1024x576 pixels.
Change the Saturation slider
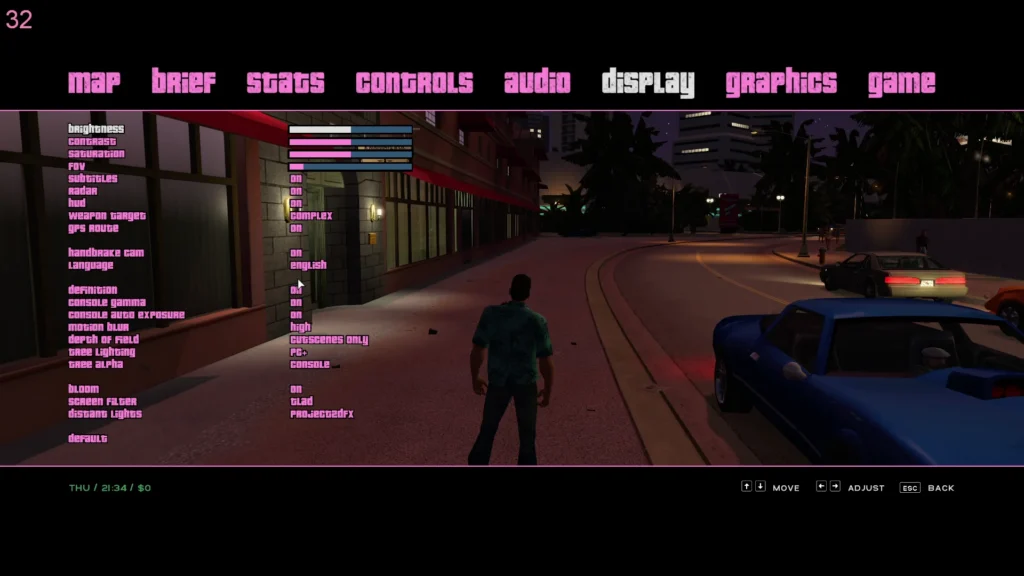click(350, 154)
